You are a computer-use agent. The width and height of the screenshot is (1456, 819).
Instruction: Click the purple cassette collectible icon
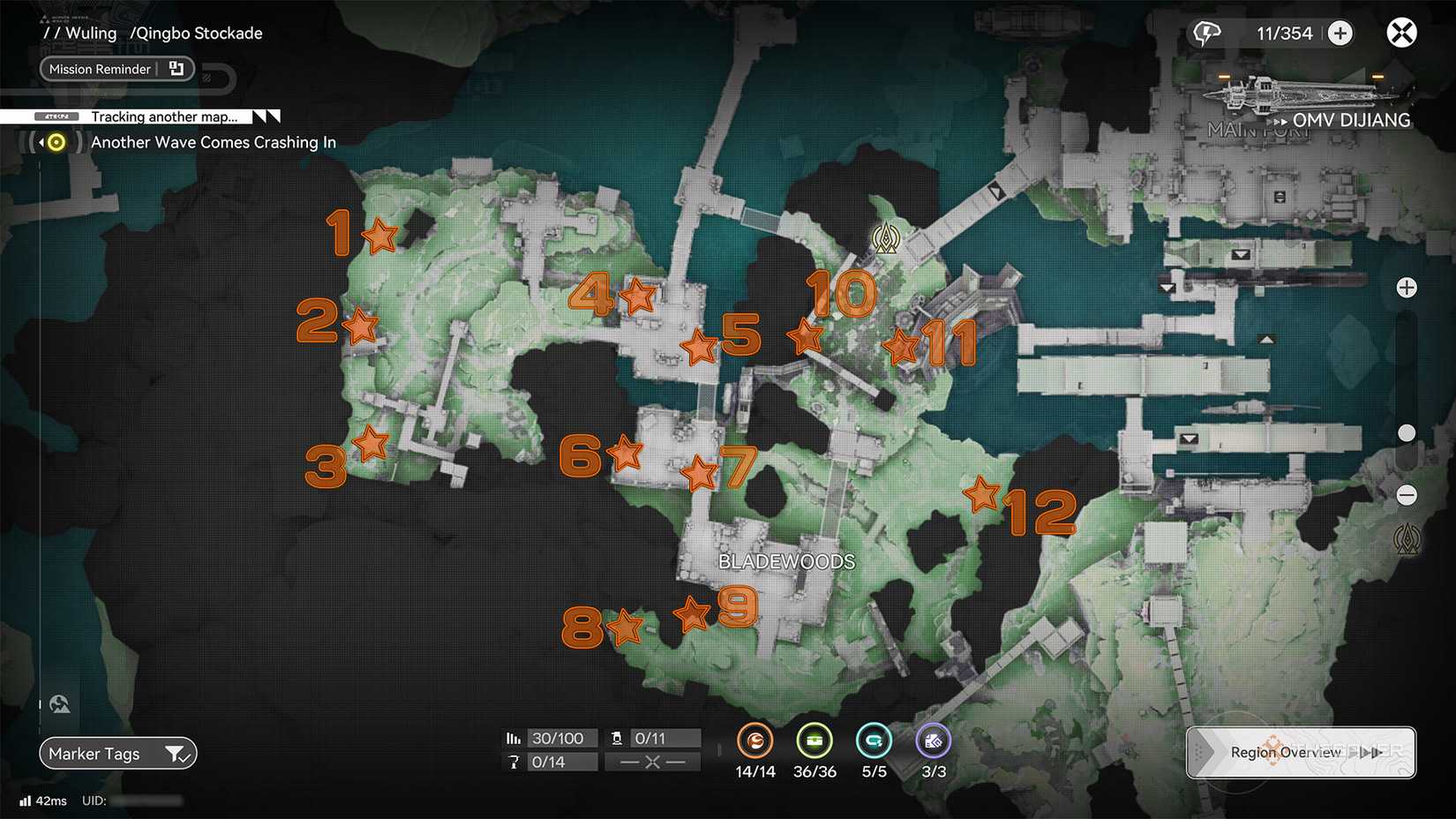pos(932,741)
